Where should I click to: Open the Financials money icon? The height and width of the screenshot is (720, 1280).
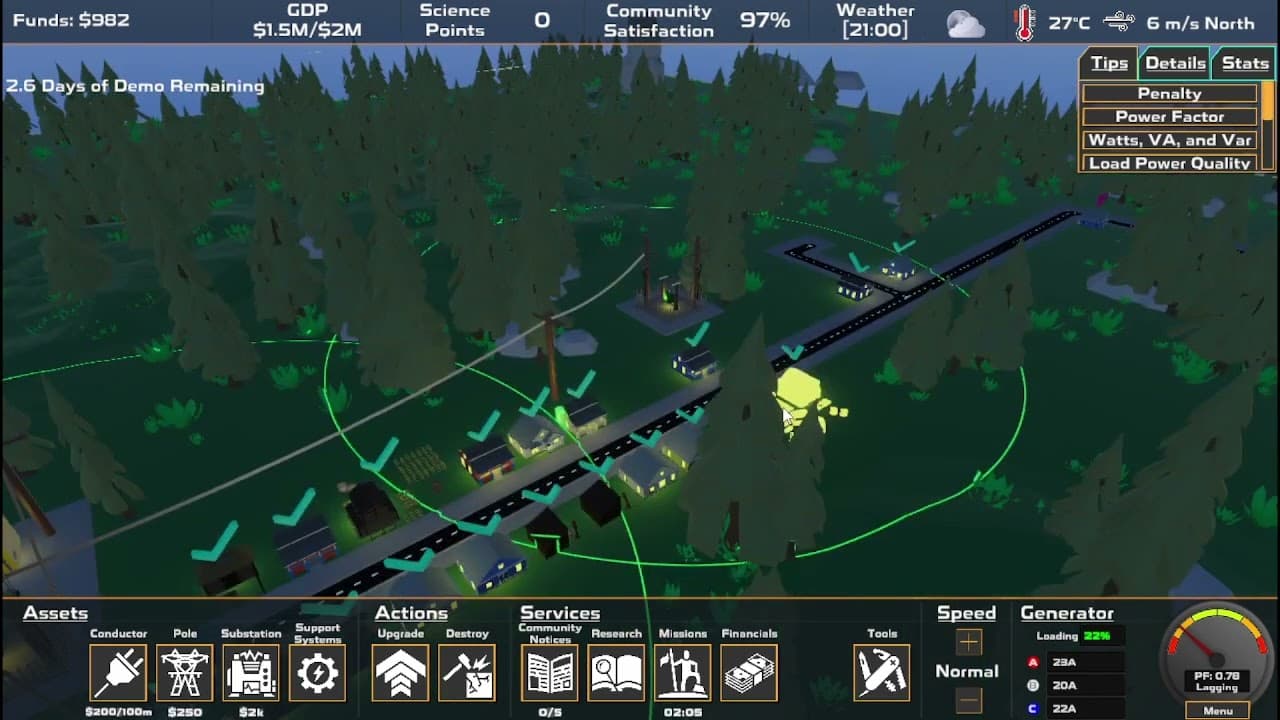point(749,672)
